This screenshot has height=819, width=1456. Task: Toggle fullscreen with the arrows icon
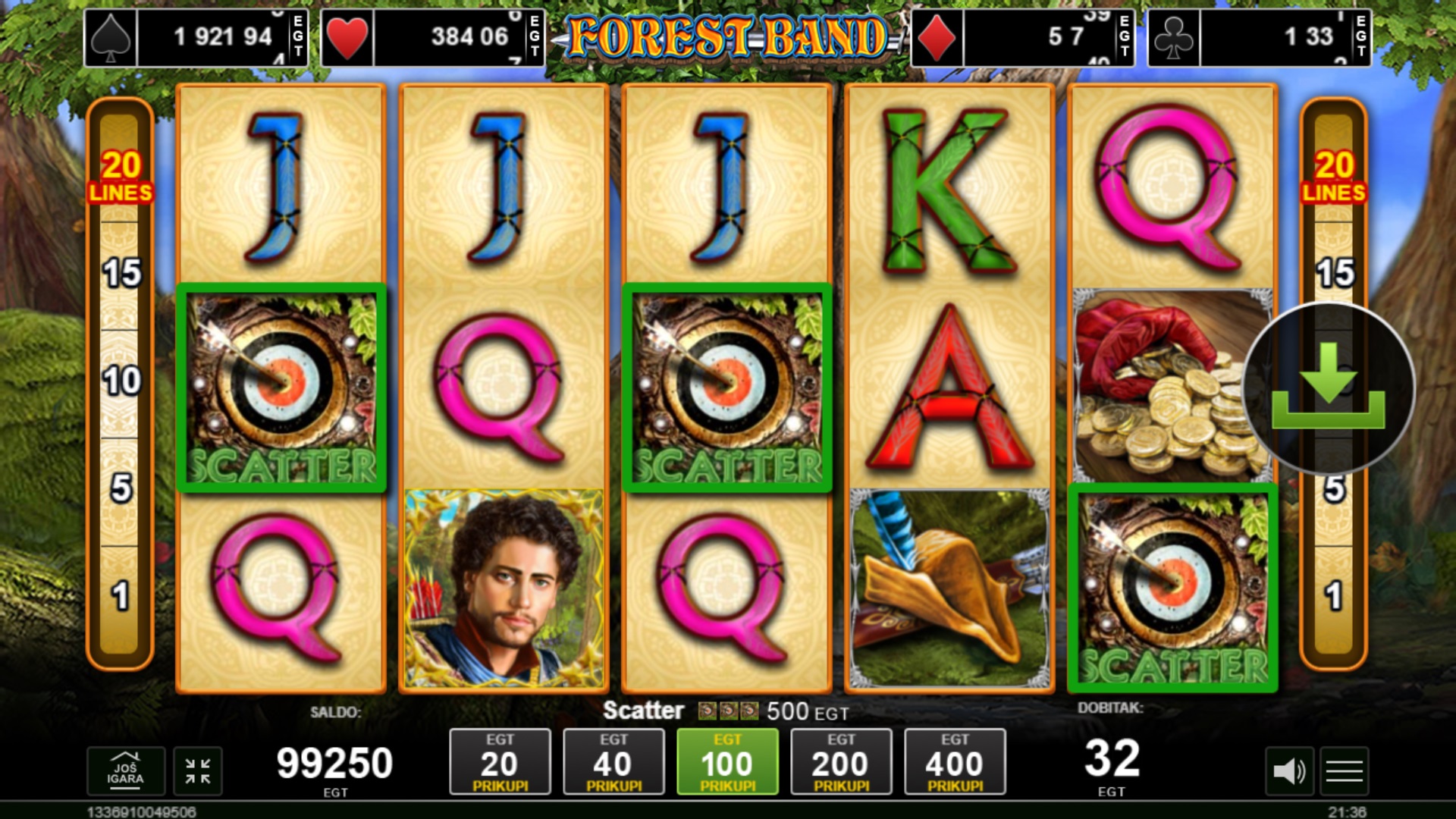pos(198,771)
